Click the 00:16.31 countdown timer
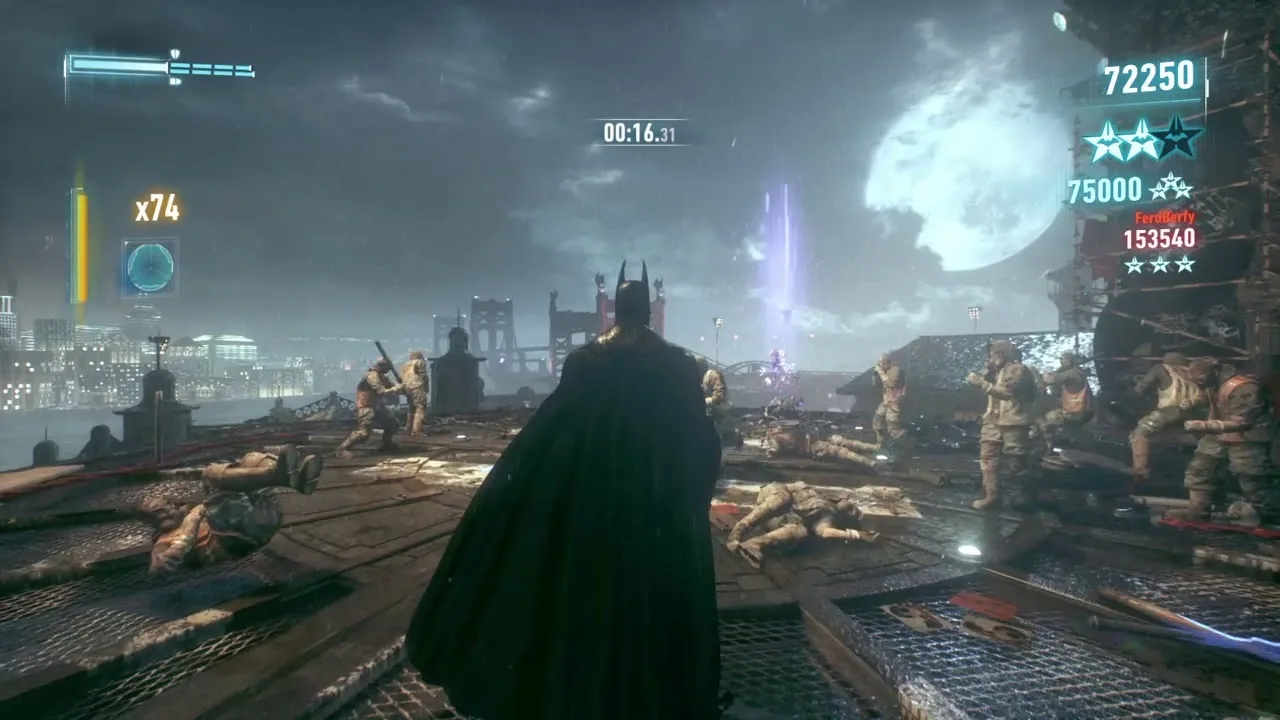 pos(641,131)
